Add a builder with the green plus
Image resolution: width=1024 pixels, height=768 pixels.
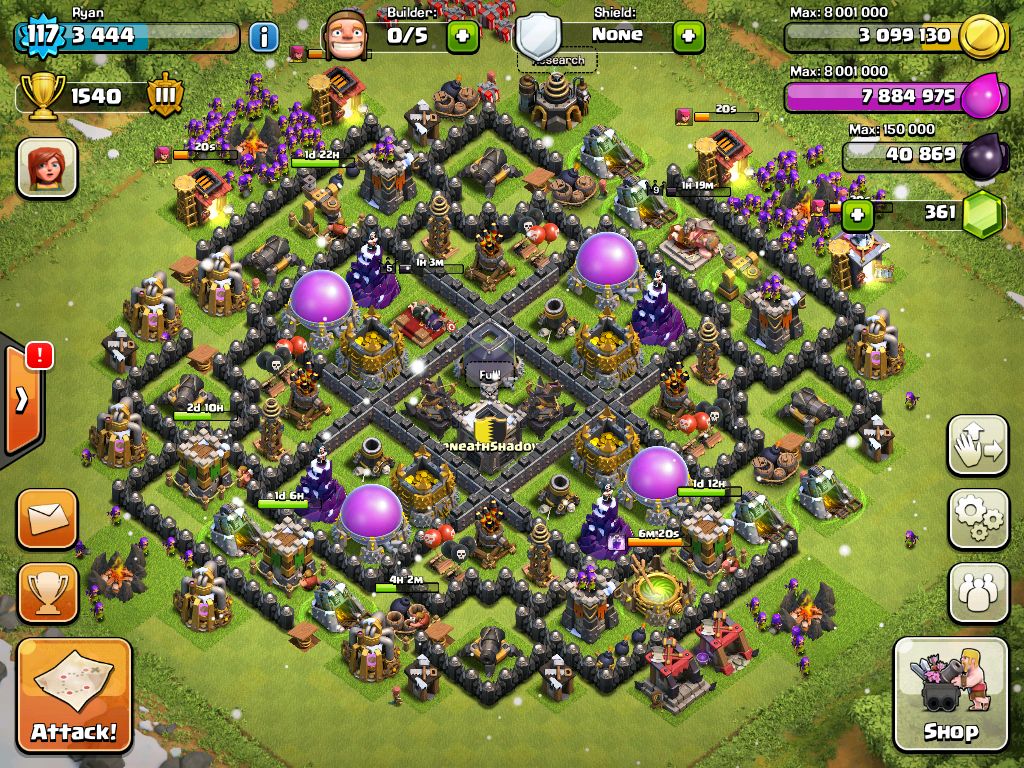point(462,37)
